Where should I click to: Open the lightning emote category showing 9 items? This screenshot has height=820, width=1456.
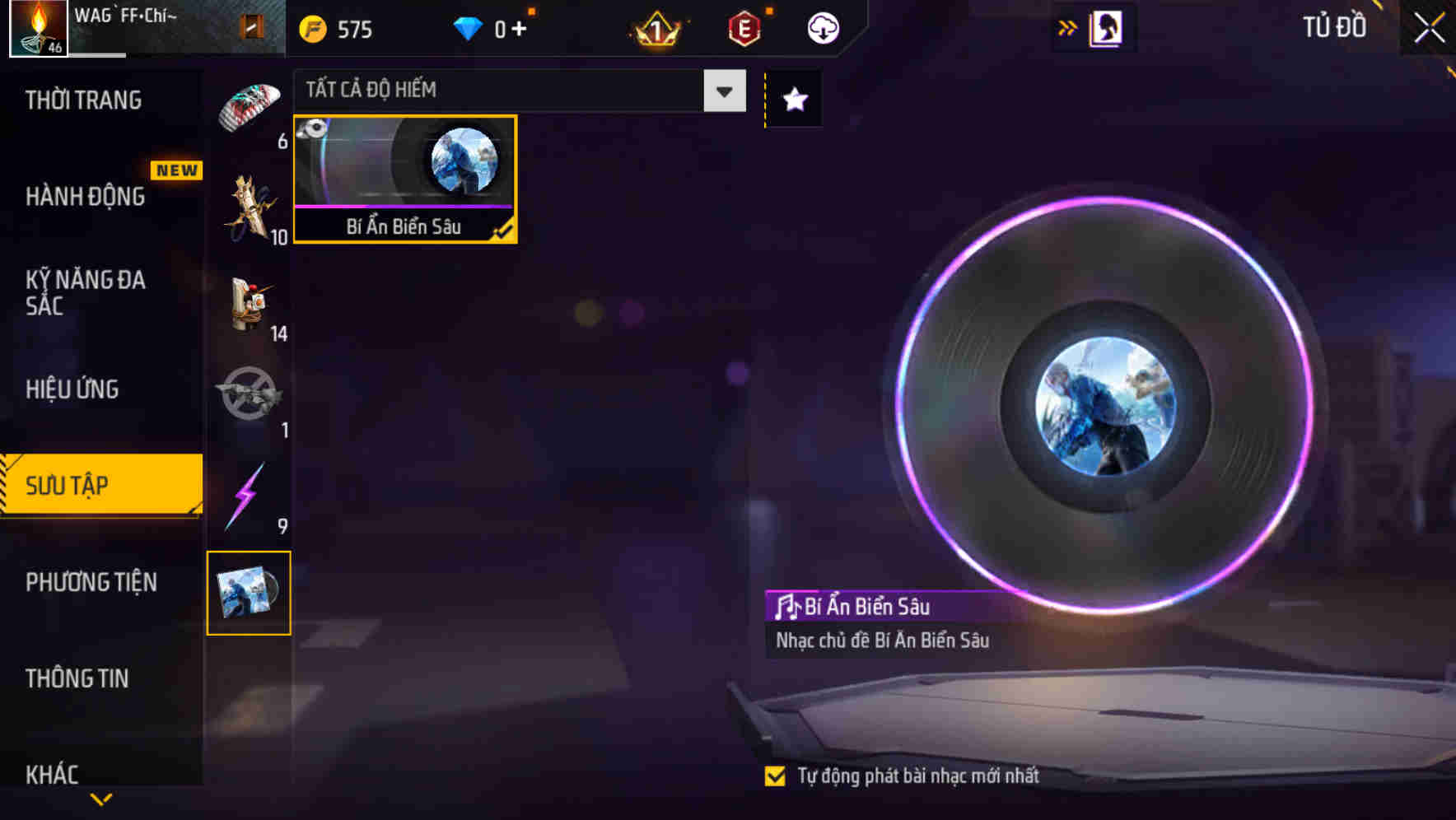(247, 494)
